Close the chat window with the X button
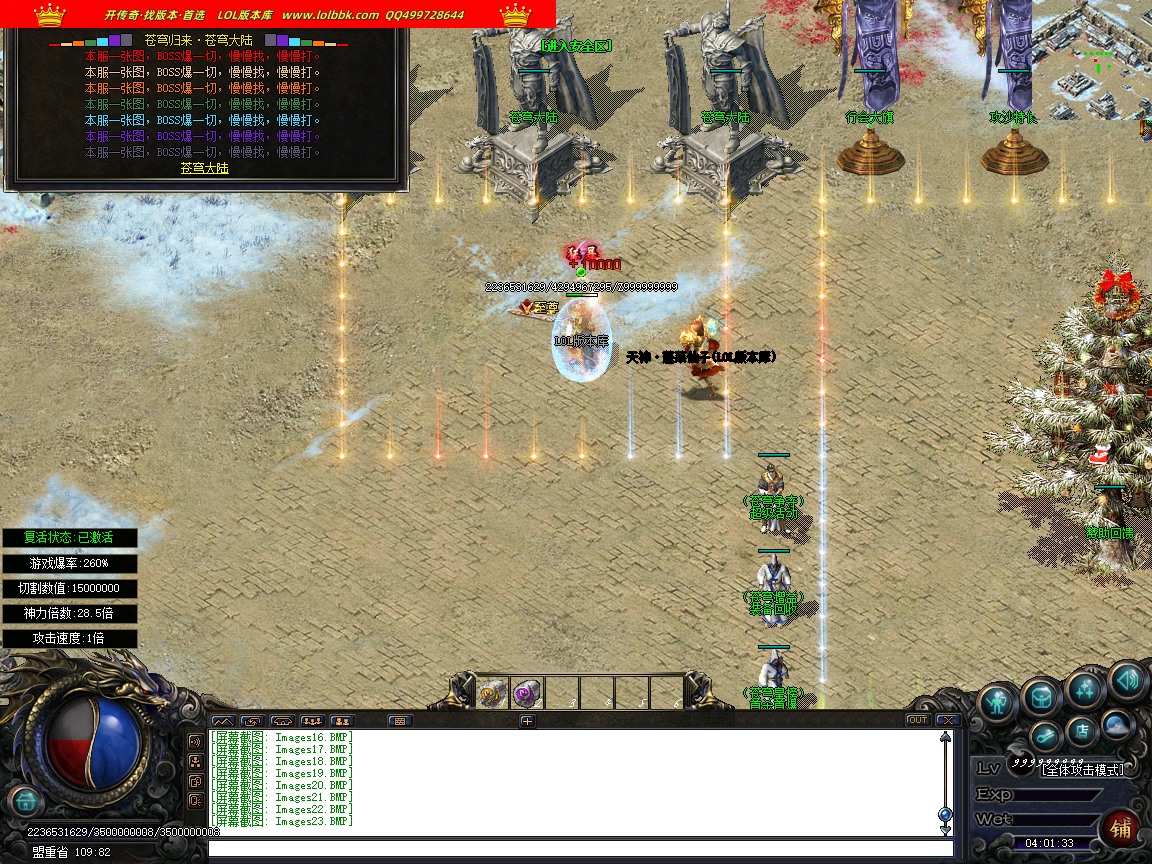Screen dimensions: 1152x864 coord(946,720)
